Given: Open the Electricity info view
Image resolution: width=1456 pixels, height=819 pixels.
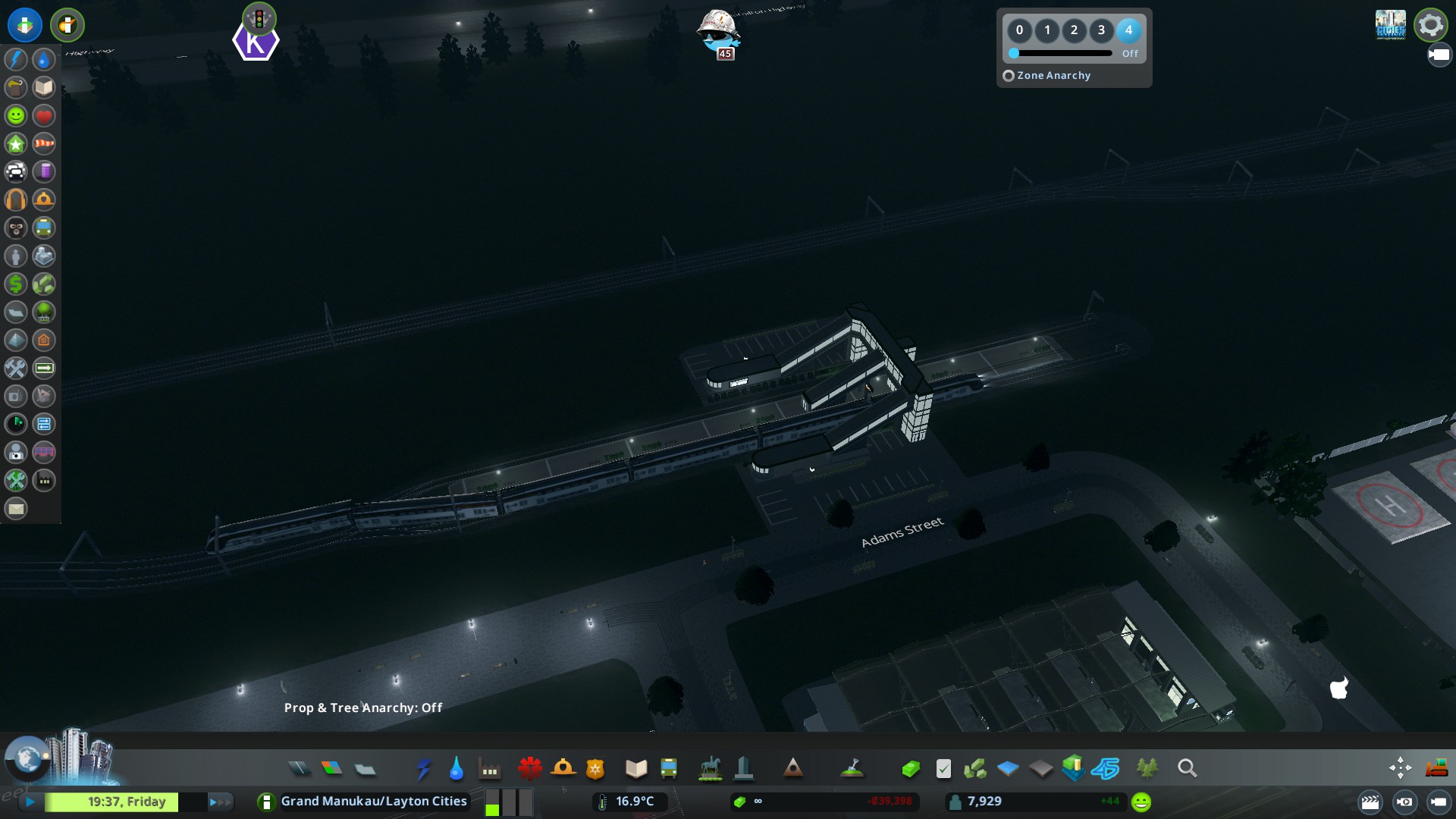Looking at the screenshot, I should pyautogui.click(x=16, y=59).
